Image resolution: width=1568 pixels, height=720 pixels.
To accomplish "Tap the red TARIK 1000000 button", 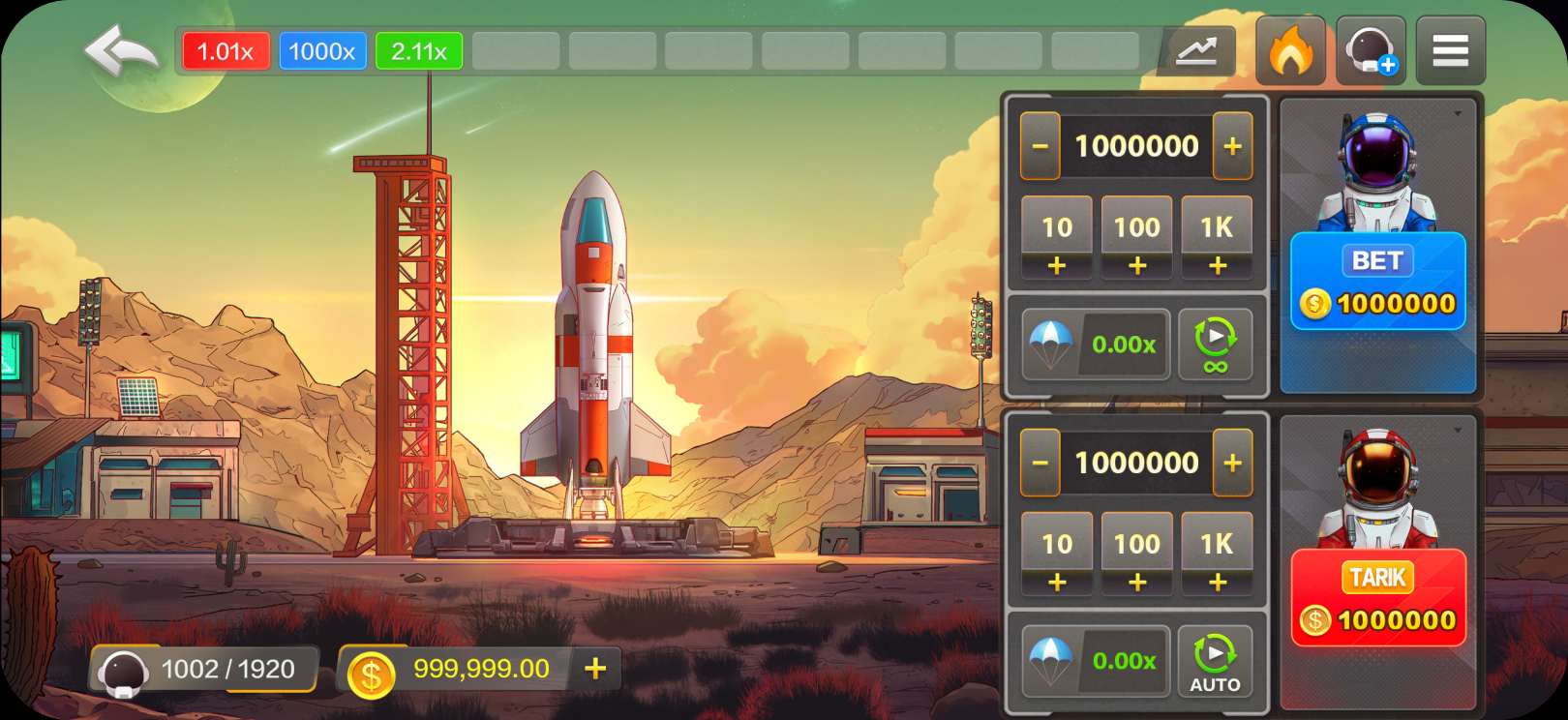I will coord(1377,598).
